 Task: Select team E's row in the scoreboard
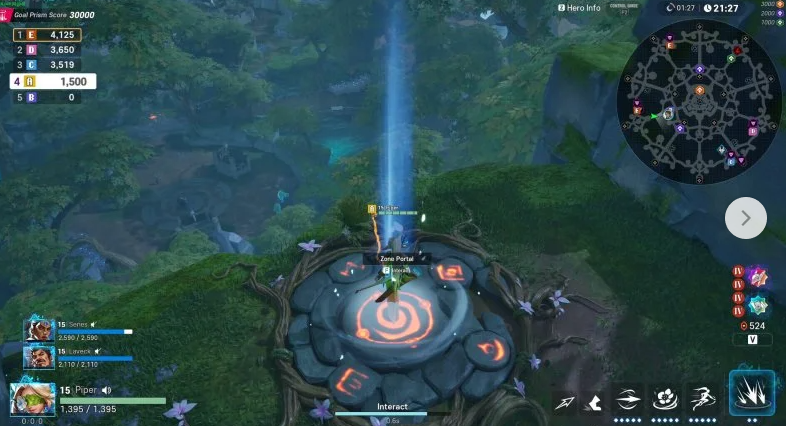click(47, 34)
